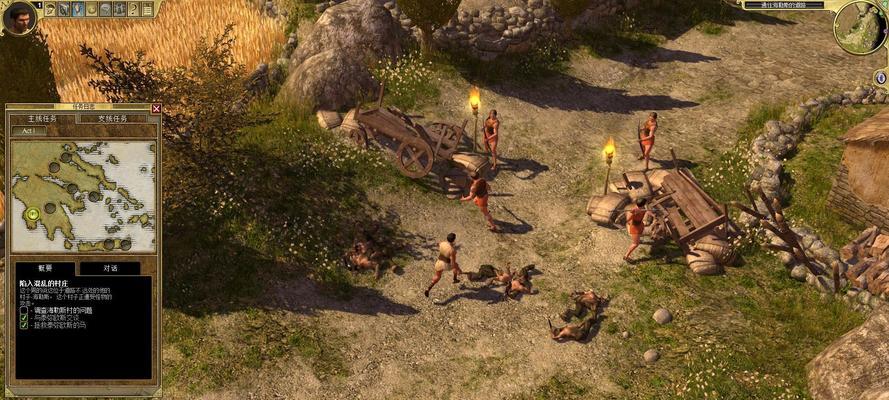This screenshot has width=889, height=400.
Task: Click the glowing yellow quest marker on map
Action: tap(33, 213)
